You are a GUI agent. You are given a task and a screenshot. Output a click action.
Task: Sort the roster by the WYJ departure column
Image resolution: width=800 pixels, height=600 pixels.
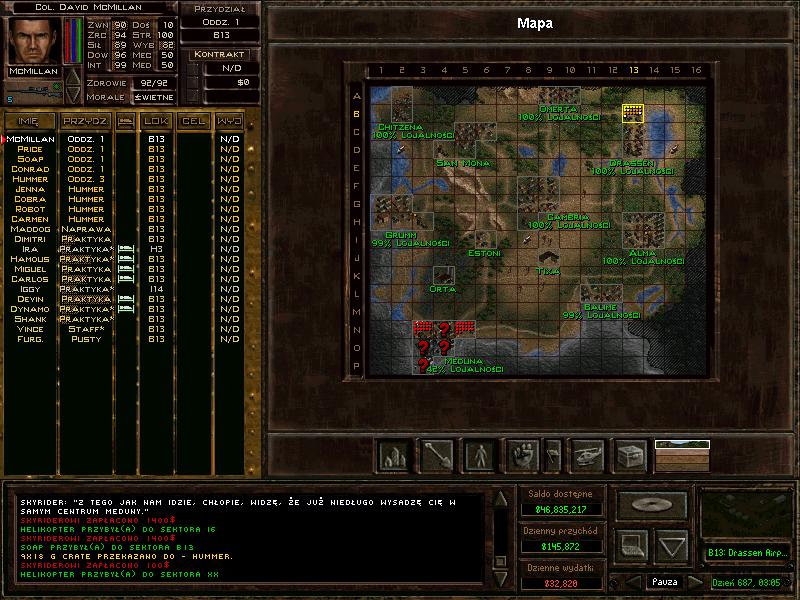230,121
